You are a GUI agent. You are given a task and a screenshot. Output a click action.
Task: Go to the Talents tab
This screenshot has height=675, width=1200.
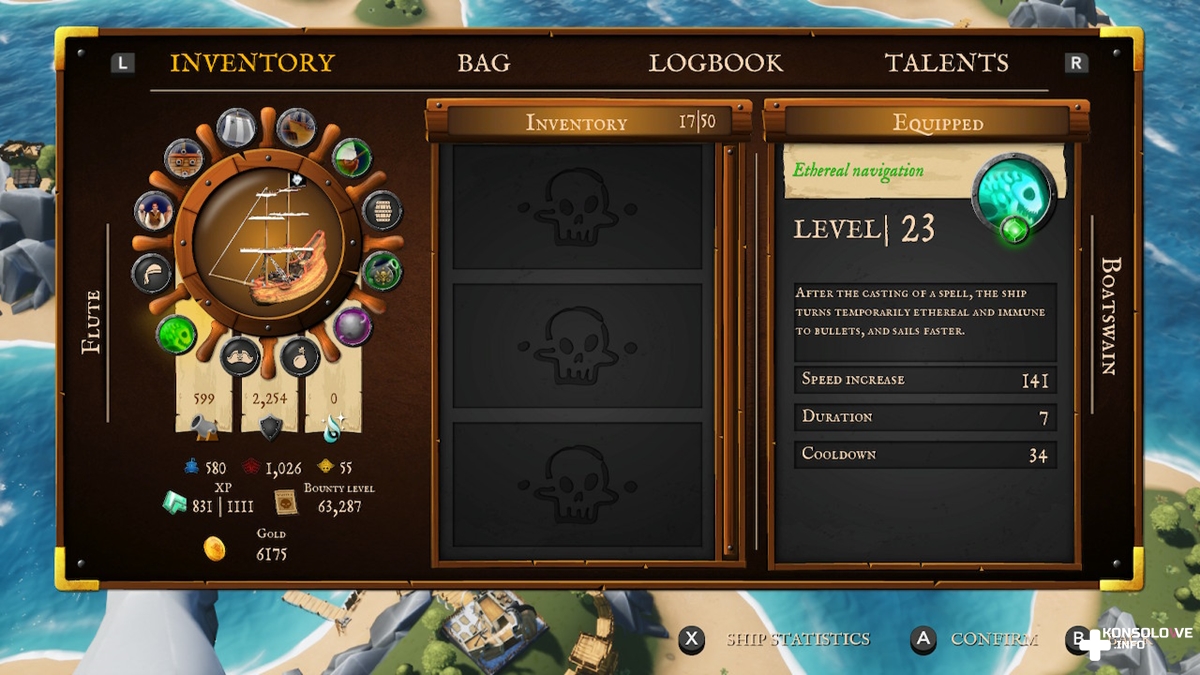946,63
